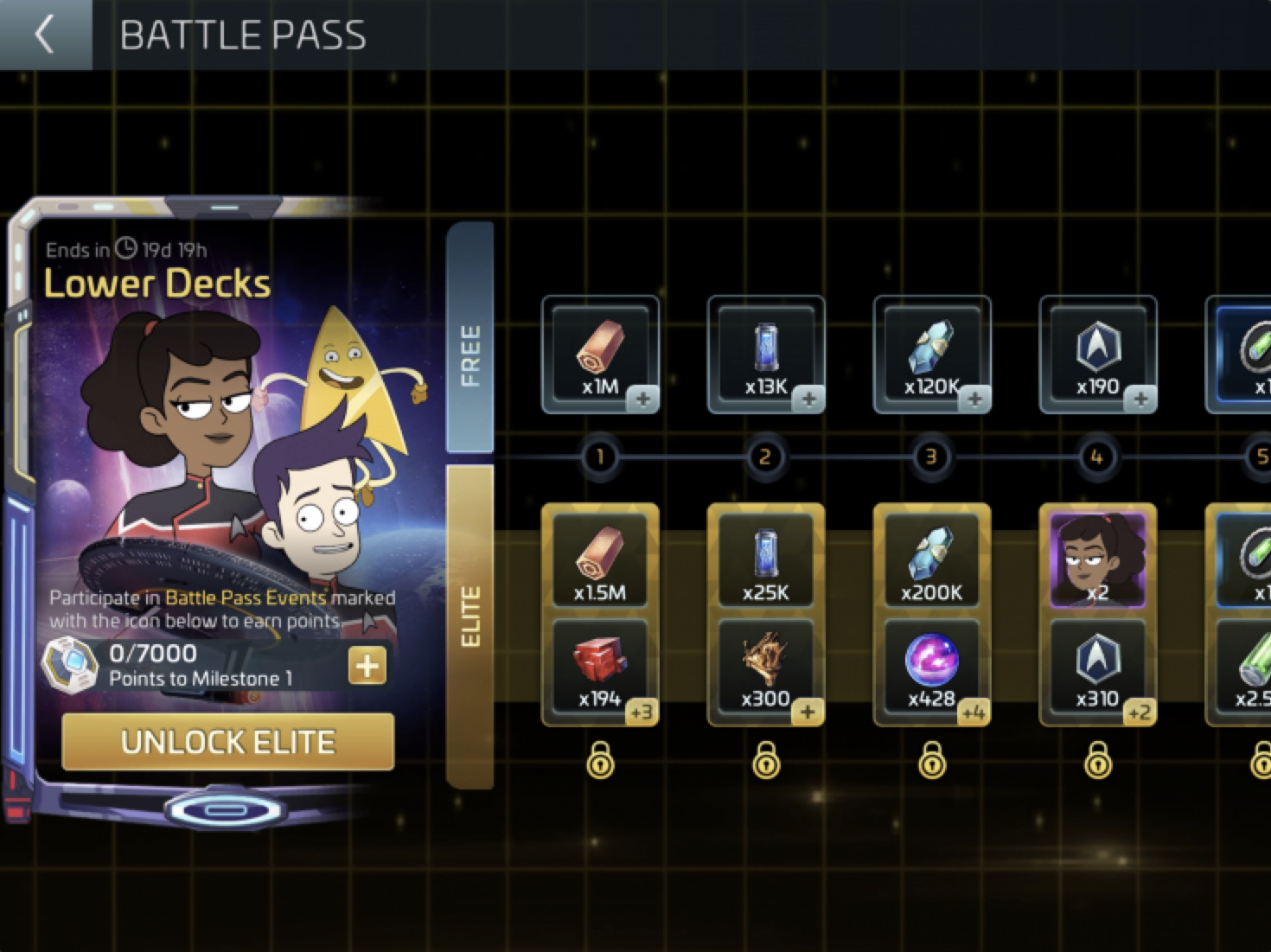The height and width of the screenshot is (952, 1271).
Task: Open the elite x200K crystal reward
Action: pos(932,560)
